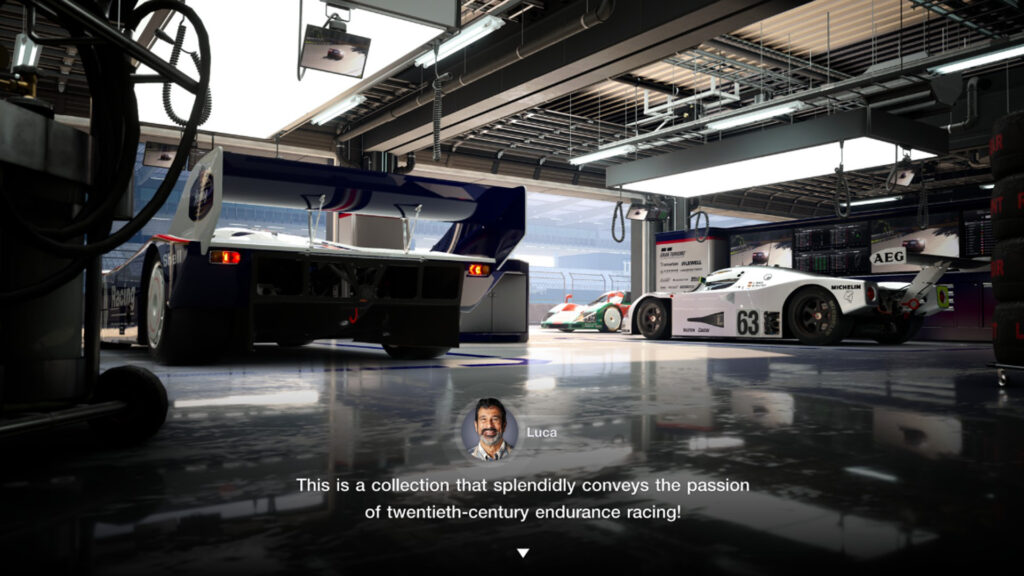1024x576 pixels.
Task: Advance dialogue with the white down arrow
Action: [522, 553]
